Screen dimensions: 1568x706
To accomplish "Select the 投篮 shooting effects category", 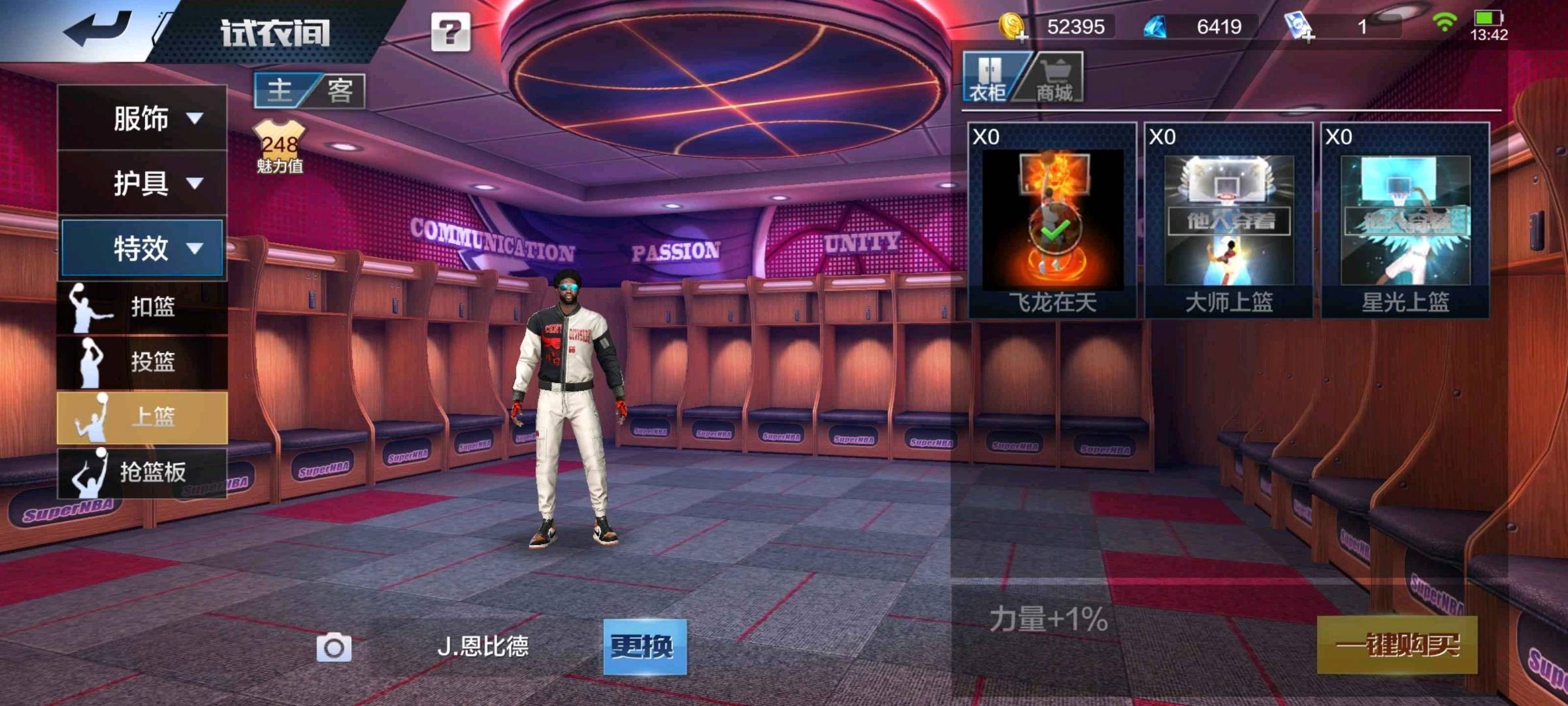I will point(142,361).
